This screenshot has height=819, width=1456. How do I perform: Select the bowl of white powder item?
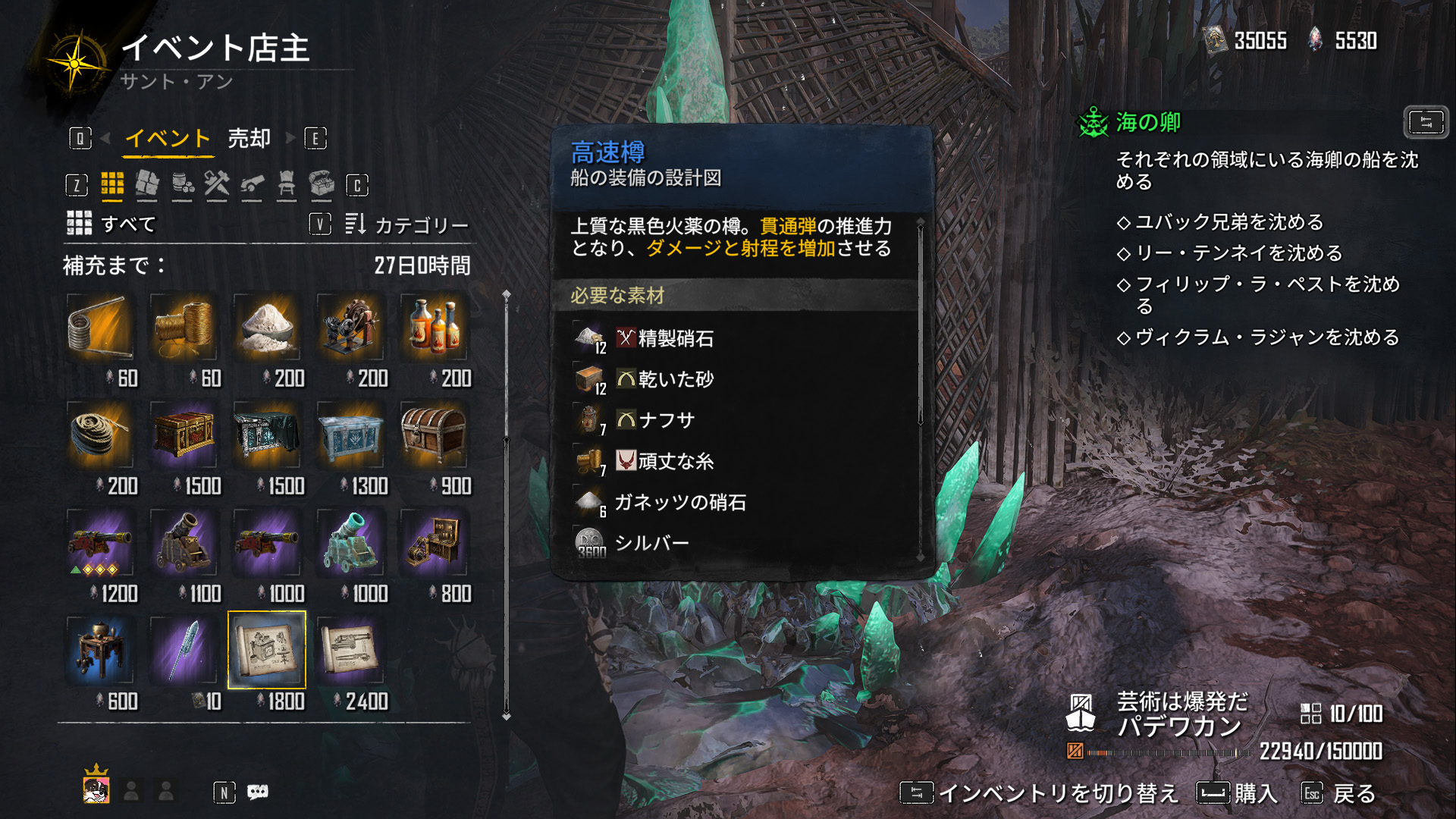coord(267,328)
